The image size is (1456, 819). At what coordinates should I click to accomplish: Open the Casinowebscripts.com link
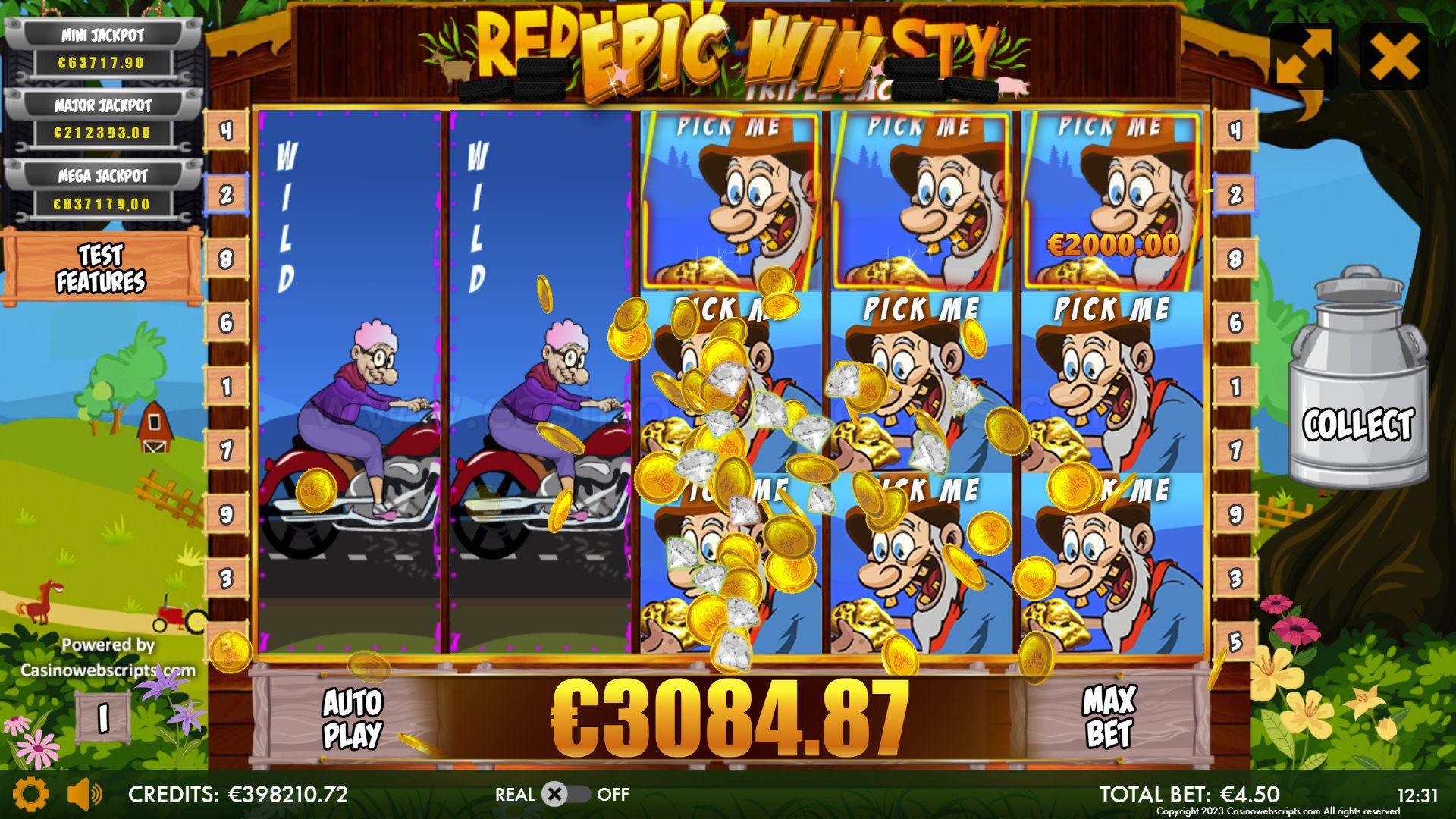coord(108,670)
